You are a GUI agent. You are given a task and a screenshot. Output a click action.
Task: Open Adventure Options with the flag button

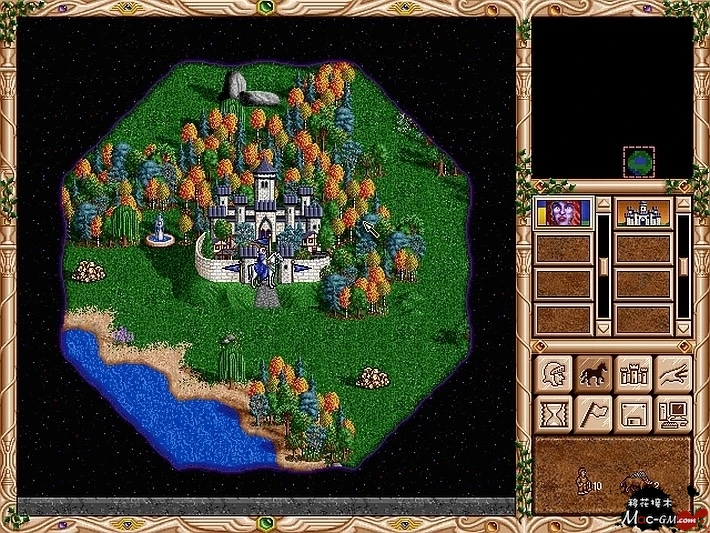click(593, 412)
